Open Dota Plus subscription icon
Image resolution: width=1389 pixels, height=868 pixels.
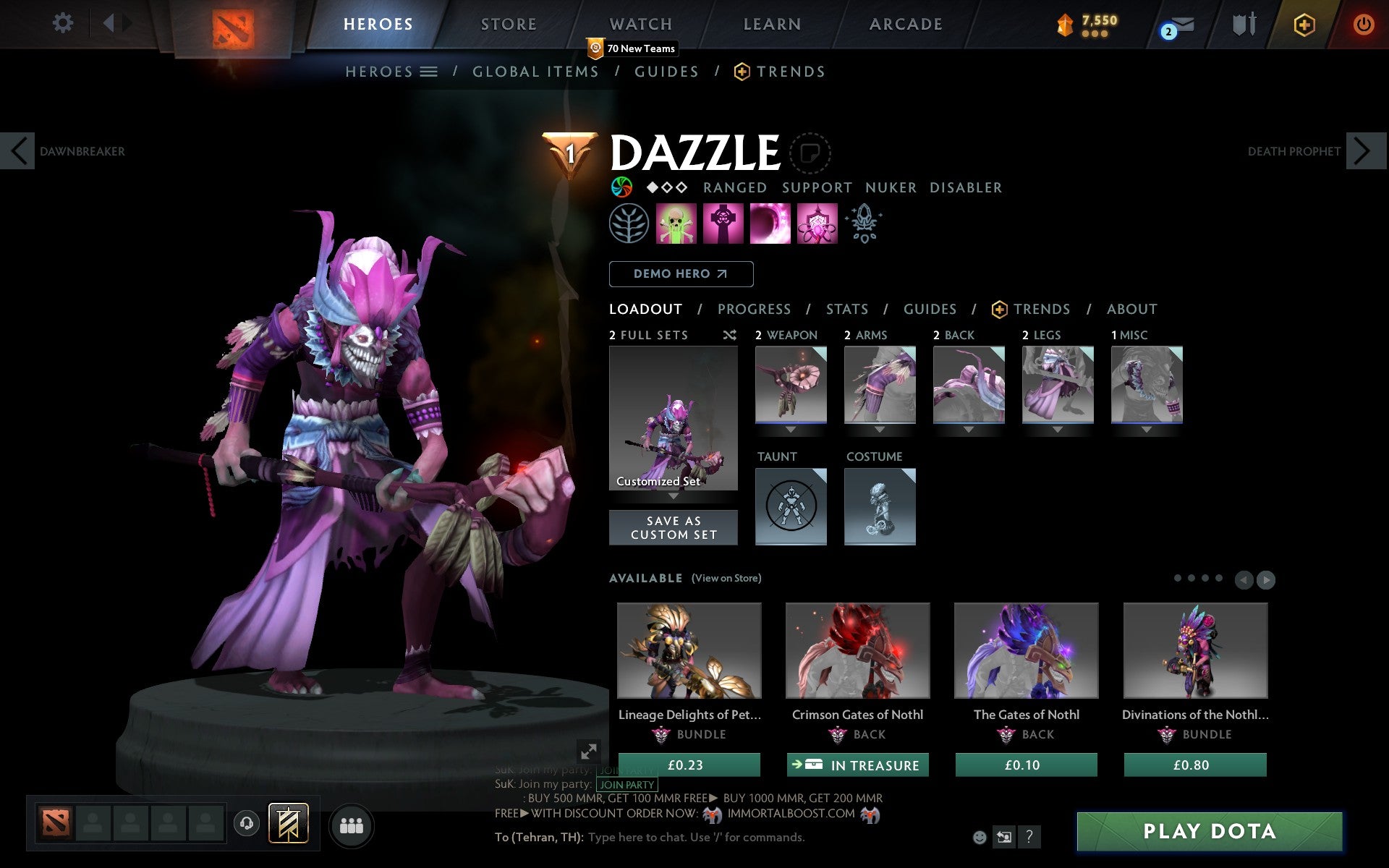[1304, 24]
